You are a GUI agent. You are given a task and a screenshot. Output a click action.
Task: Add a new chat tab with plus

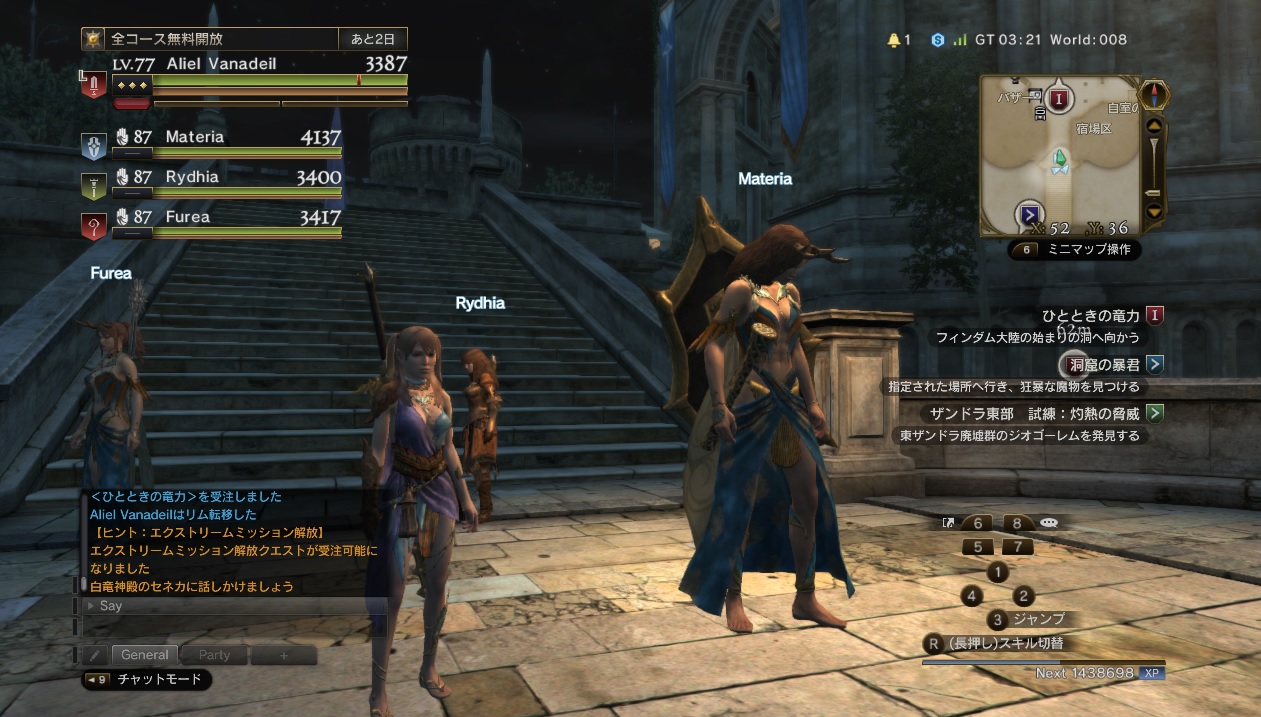[283, 655]
